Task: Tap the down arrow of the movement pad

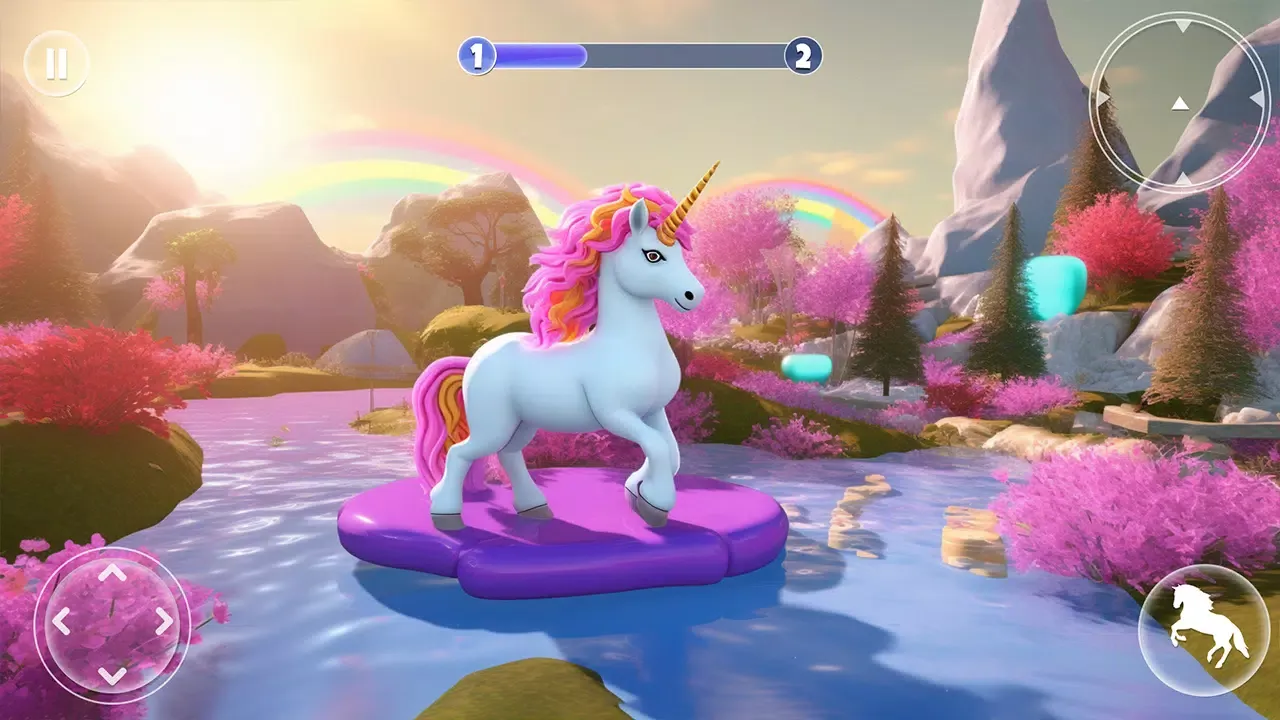Action: pyautogui.click(x=110, y=674)
